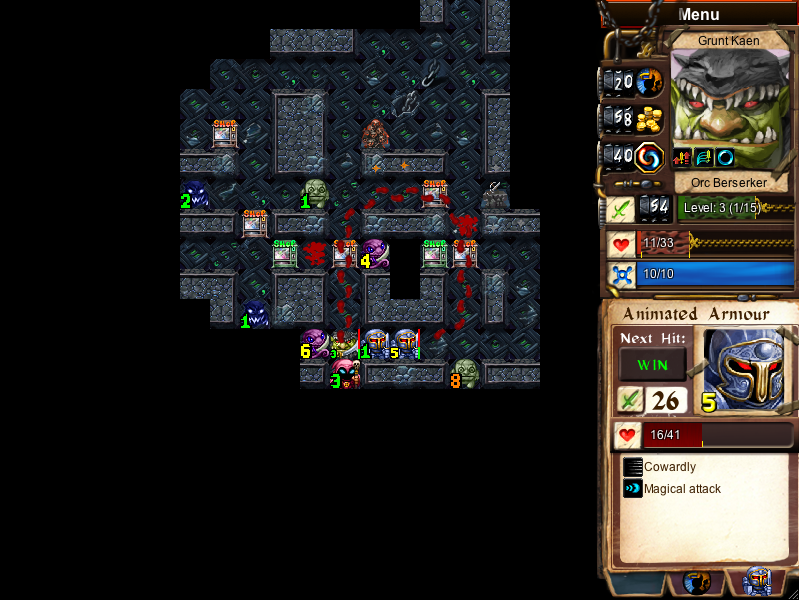Click the green sword attack icon beside 54
The width and height of the screenshot is (799, 600).
point(619,208)
